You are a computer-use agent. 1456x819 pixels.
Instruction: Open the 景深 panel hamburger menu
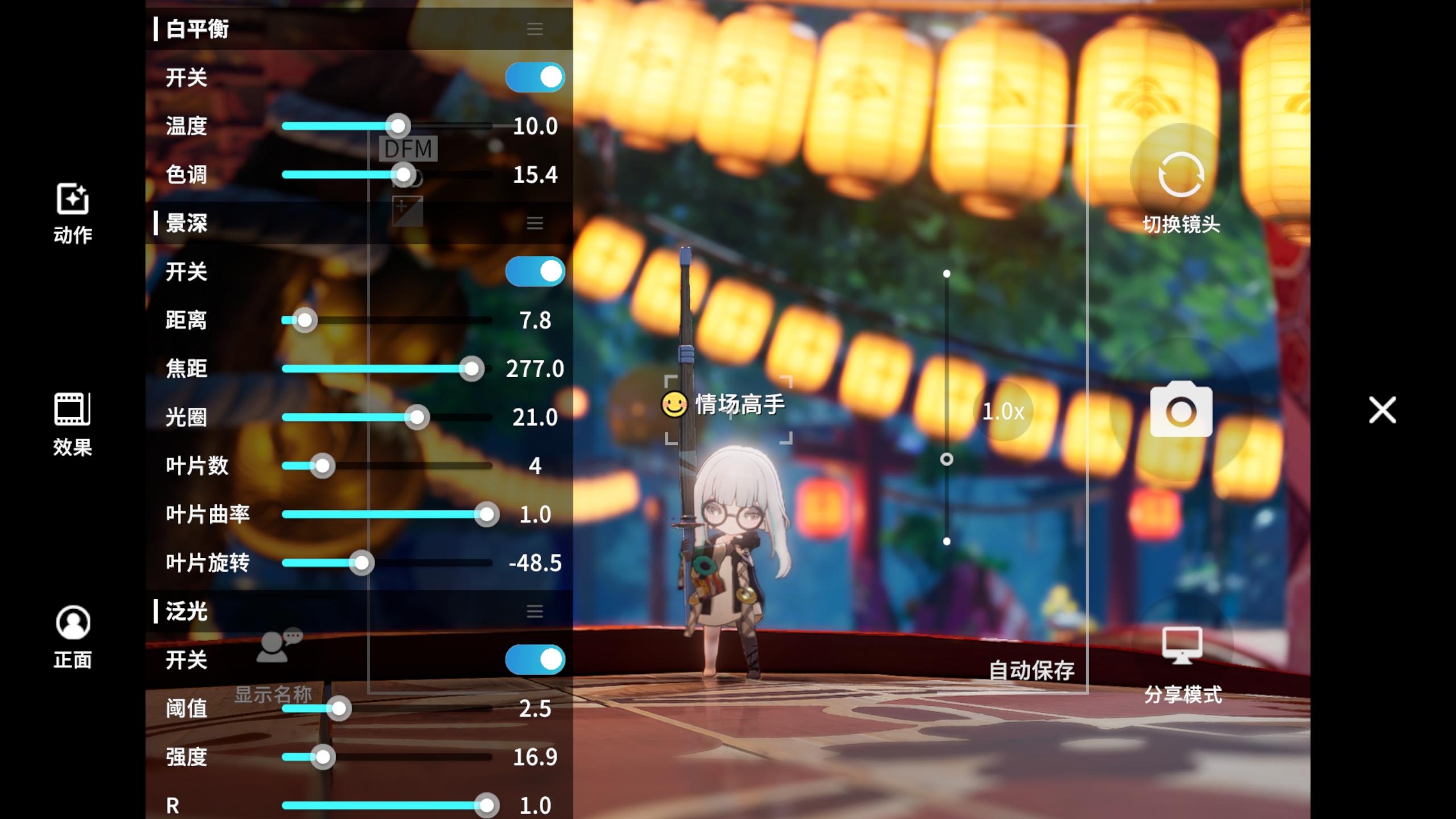(x=533, y=224)
